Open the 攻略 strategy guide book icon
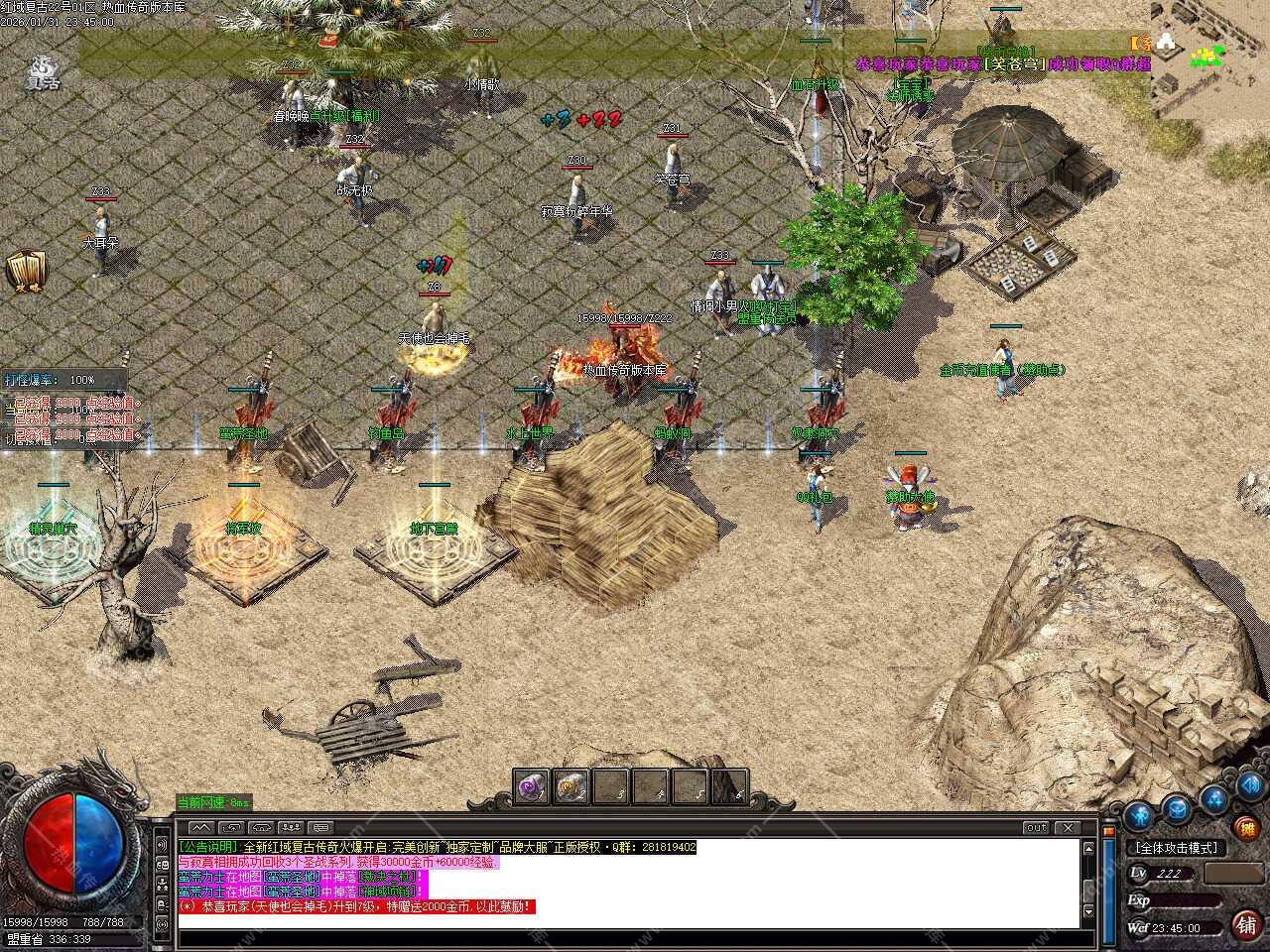The width and height of the screenshot is (1270, 952). tap(26, 273)
